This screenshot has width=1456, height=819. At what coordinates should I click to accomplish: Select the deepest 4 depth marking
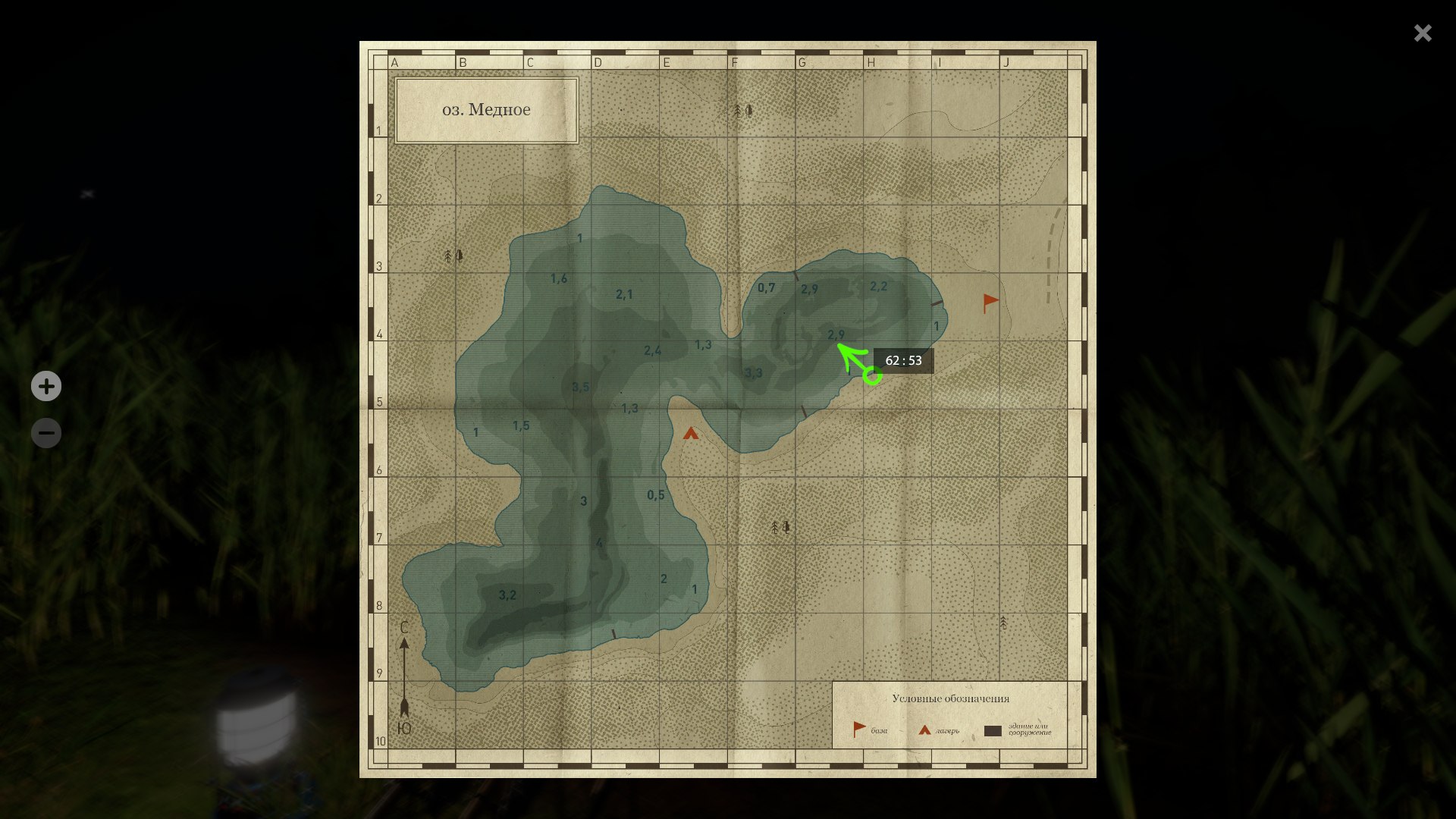pos(598,541)
